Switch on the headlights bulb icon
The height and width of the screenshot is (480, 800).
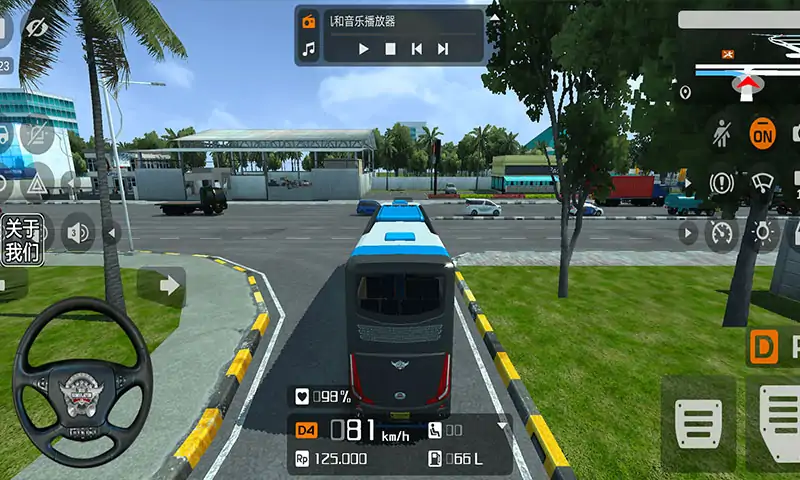(763, 234)
